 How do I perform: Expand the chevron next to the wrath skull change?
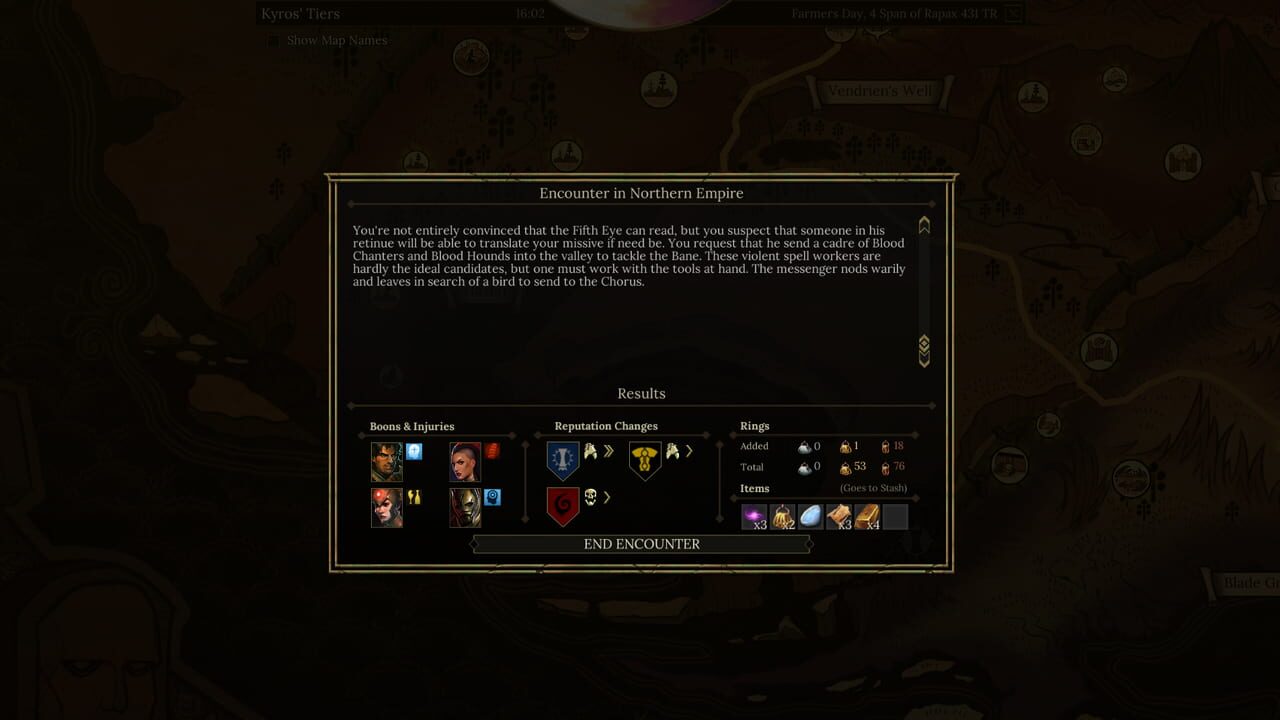[606, 497]
